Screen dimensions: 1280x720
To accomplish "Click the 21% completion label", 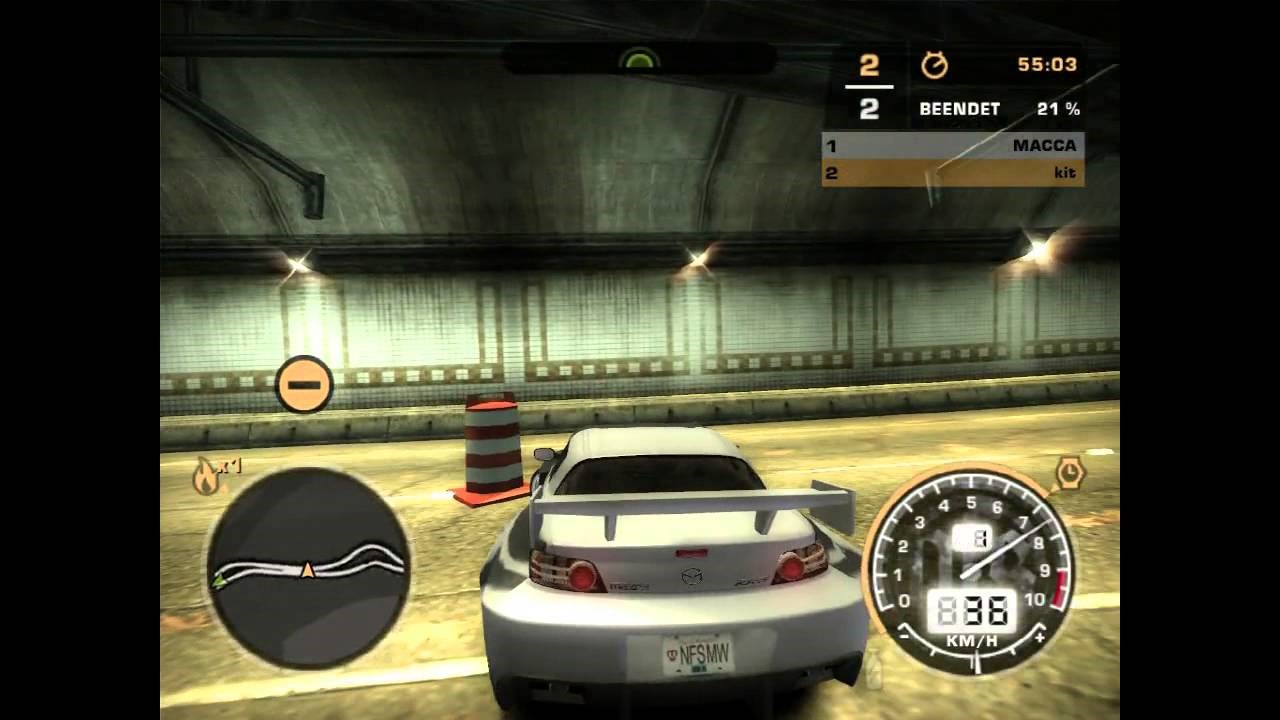I will [1060, 109].
